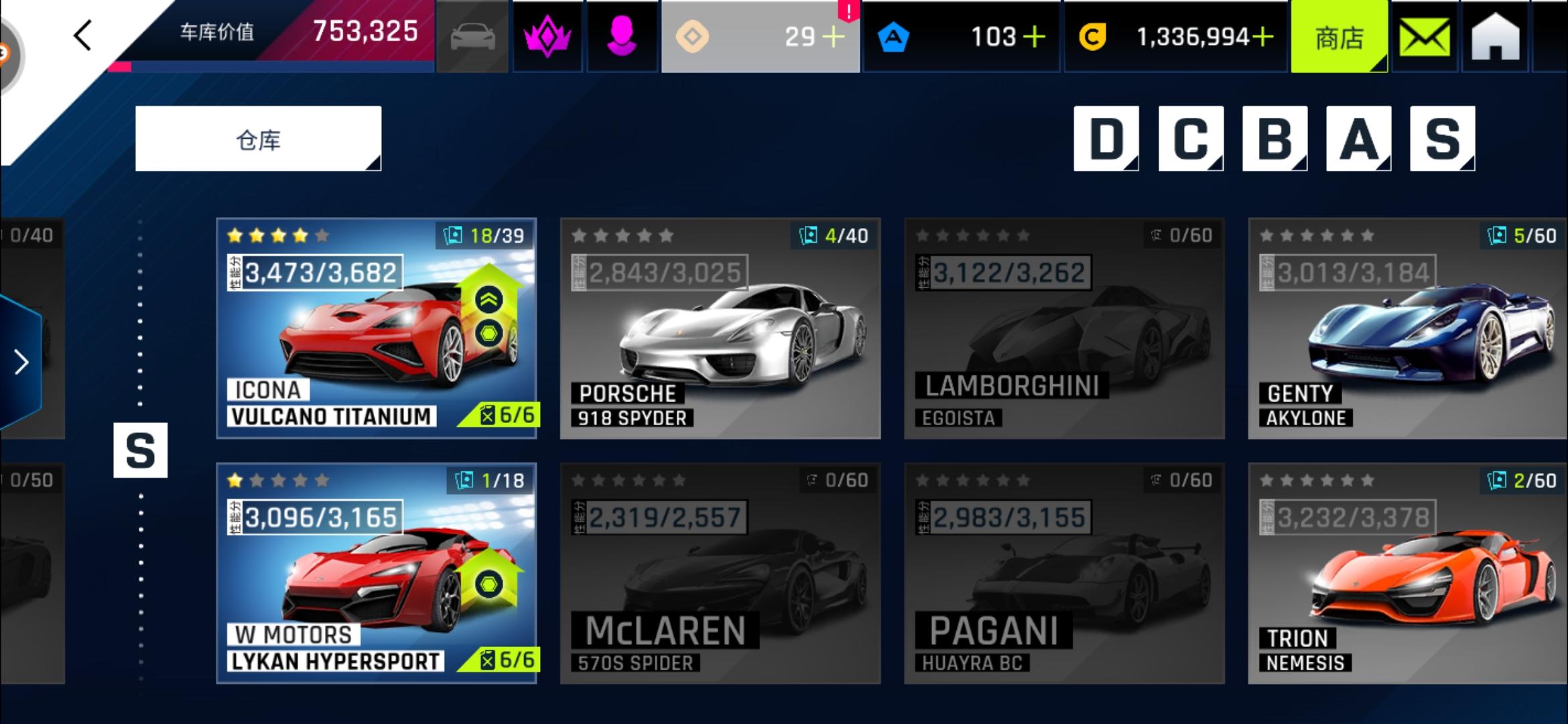Filter cars by class A
This screenshot has height=724, width=1568.
[1358, 139]
